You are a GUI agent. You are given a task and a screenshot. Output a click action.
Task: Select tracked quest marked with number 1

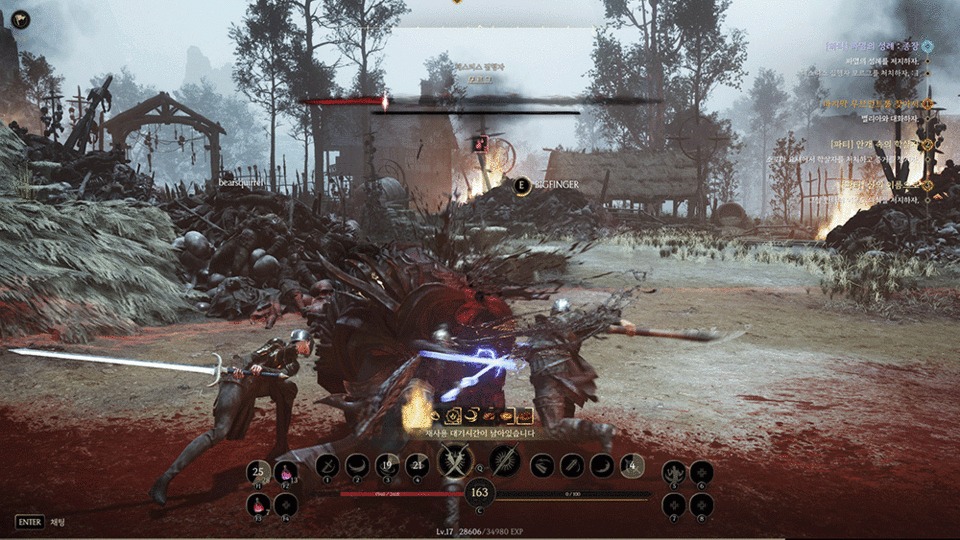(876, 103)
